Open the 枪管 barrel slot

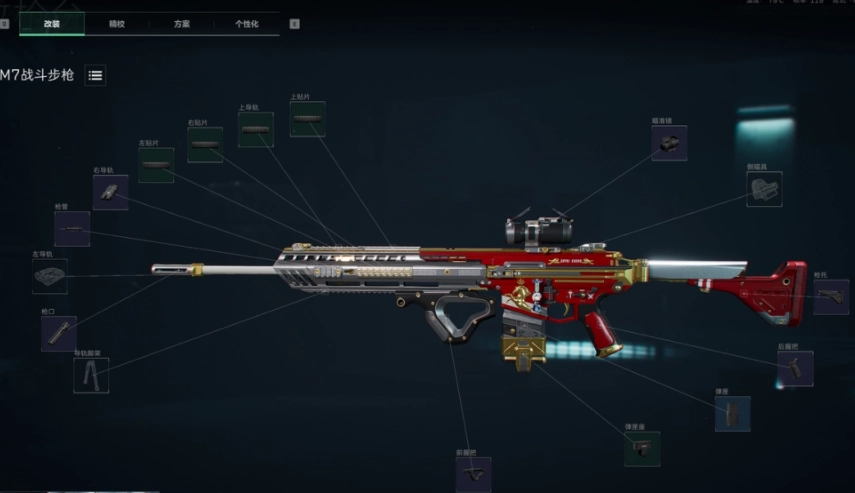point(71,229)
